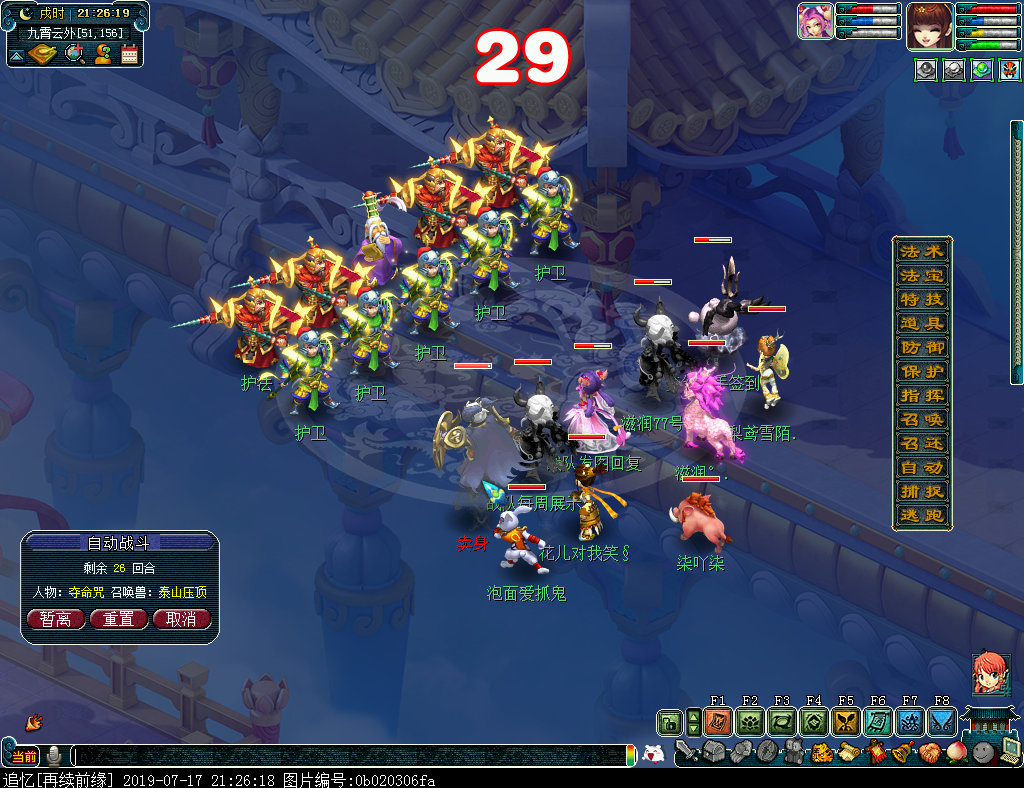
Task: Open the 法术 spell command
Action: point(921,251)
